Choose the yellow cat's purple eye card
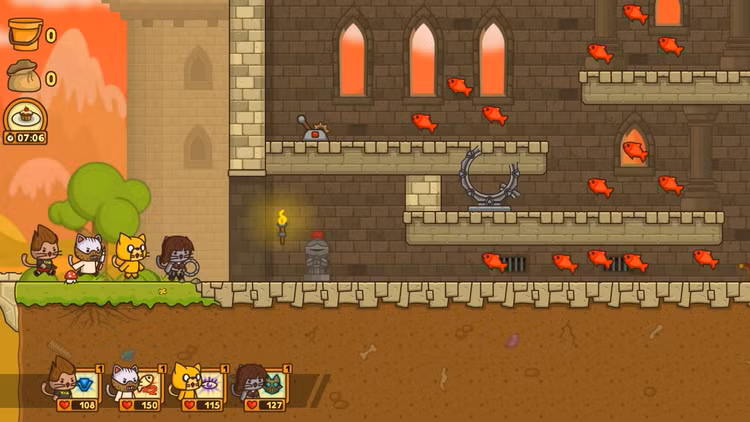Viewport: 750px width, 422px height. [210, 385]
